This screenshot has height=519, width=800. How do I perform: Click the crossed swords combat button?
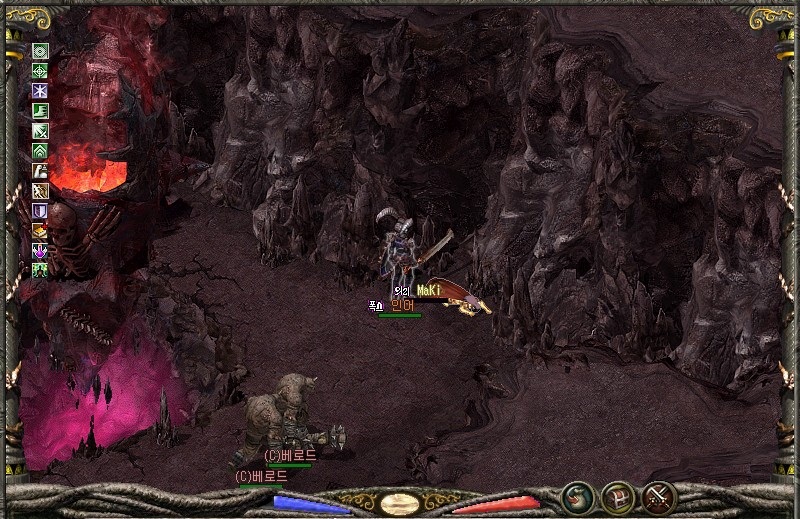tap(659, 496)
